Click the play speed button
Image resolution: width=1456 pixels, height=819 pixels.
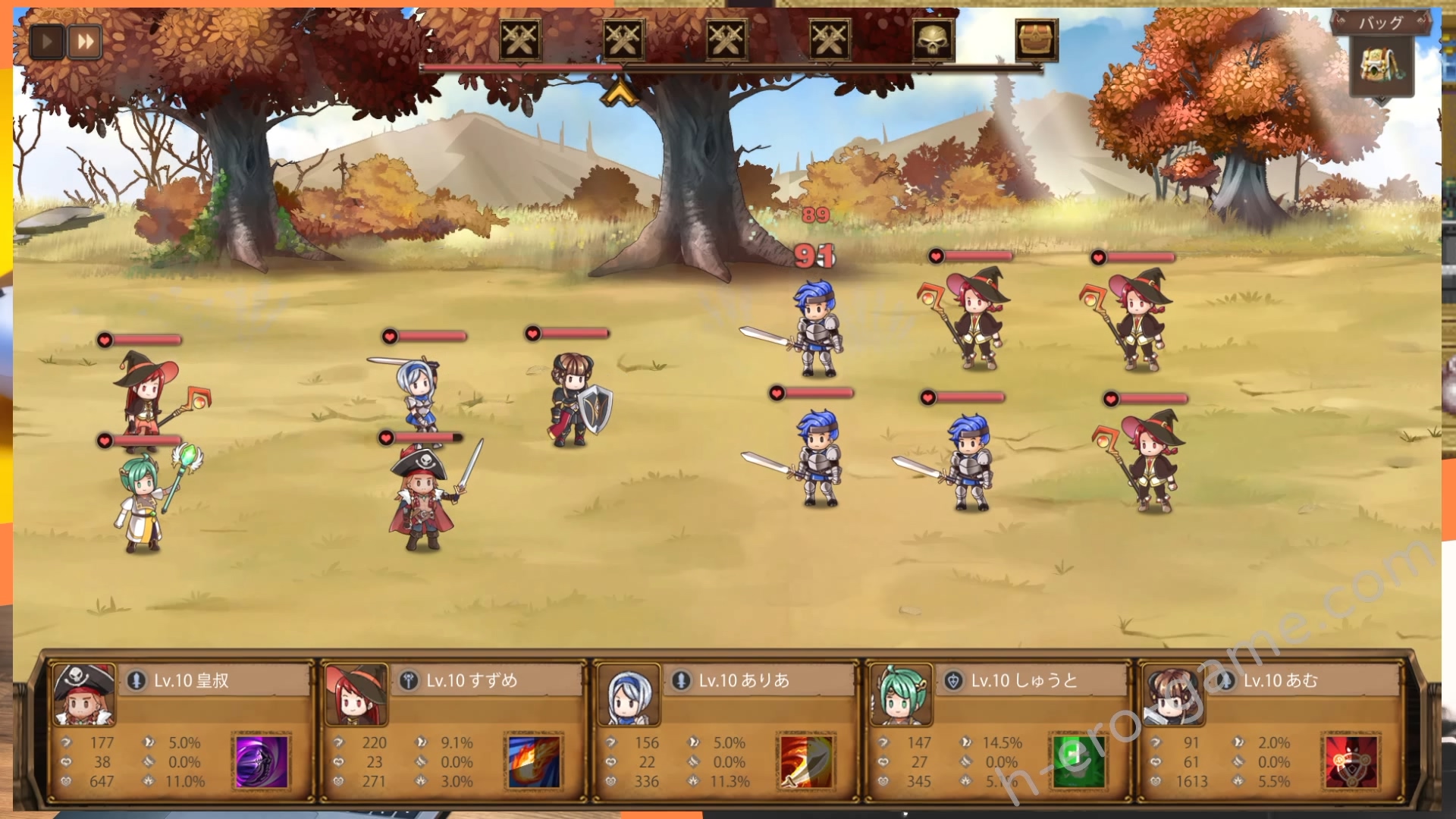pyautogui.click(x=47, y=41)
